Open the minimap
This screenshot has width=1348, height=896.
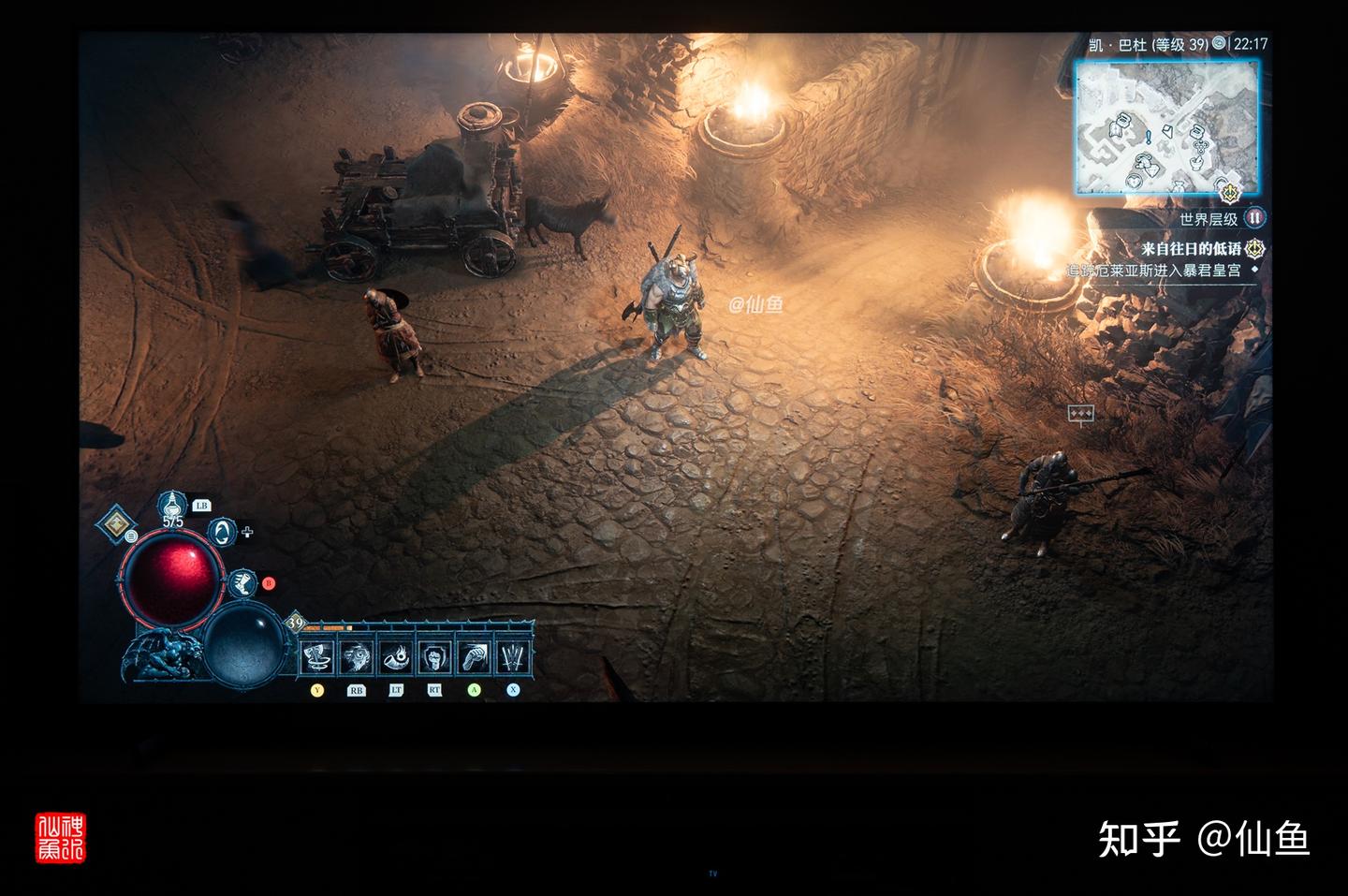1166,126
